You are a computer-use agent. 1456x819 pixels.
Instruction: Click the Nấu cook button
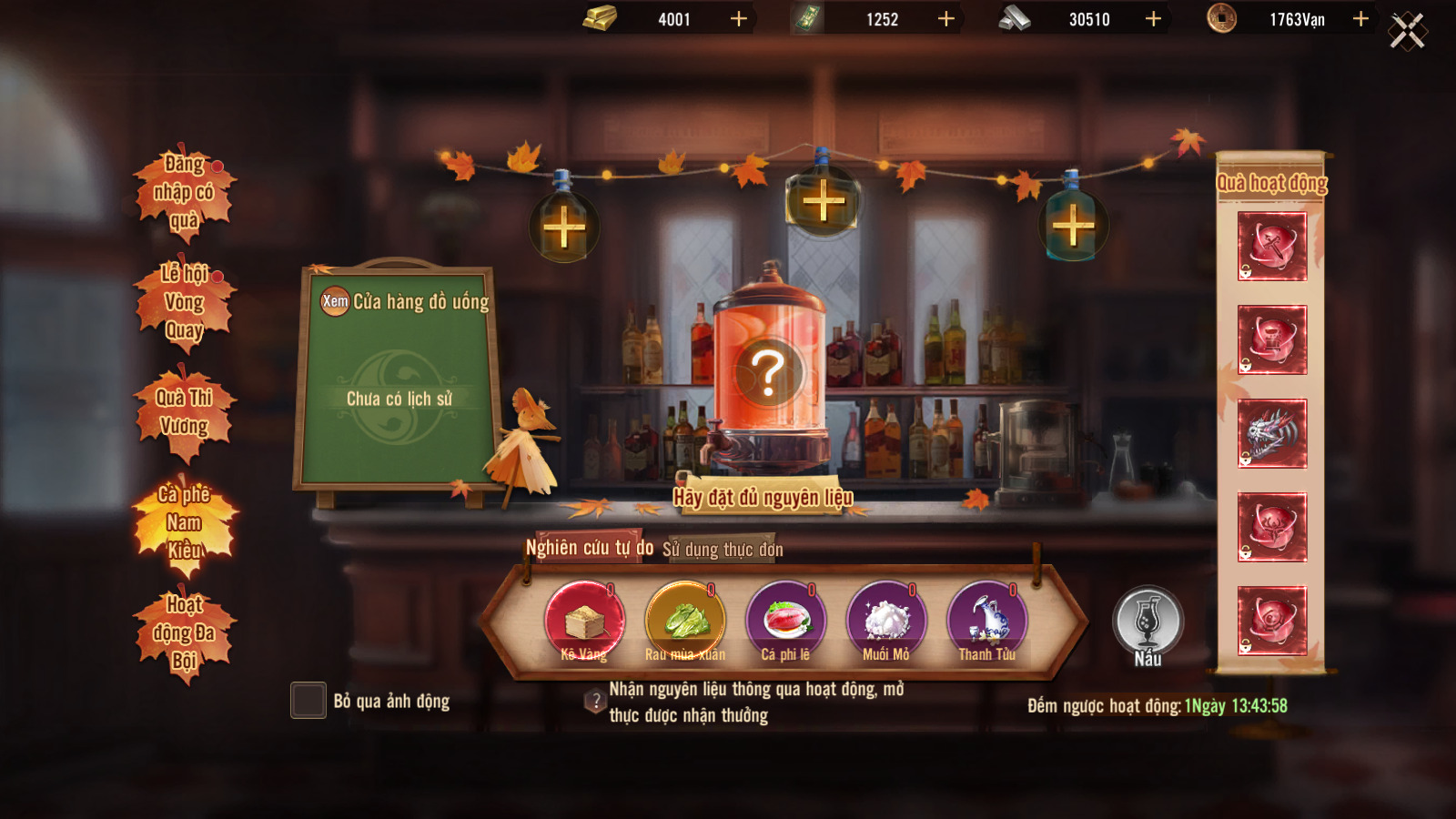(x=1148, y=624)
